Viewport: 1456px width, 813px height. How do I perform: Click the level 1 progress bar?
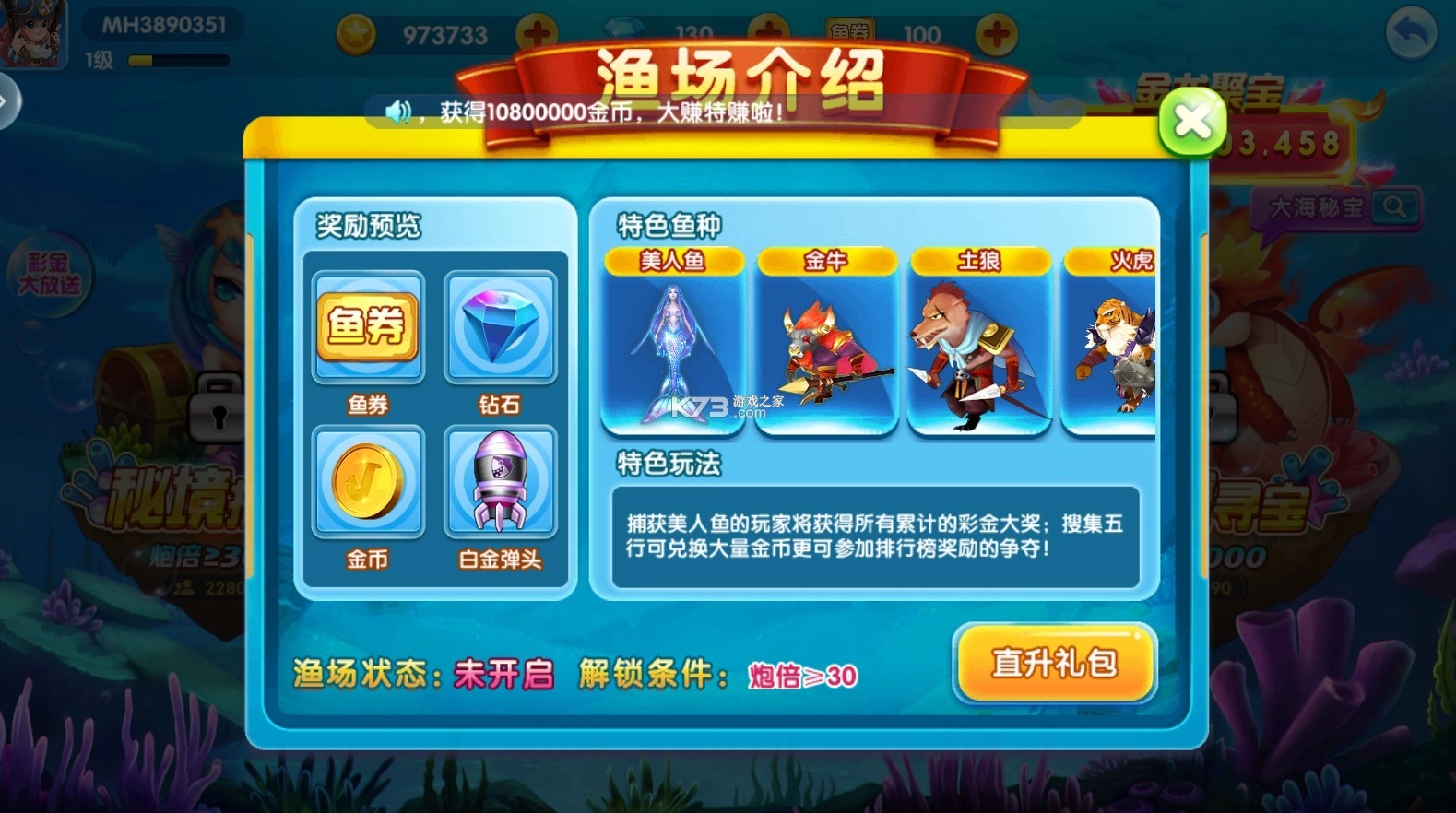pyautogui.click(x=178, y=60)
